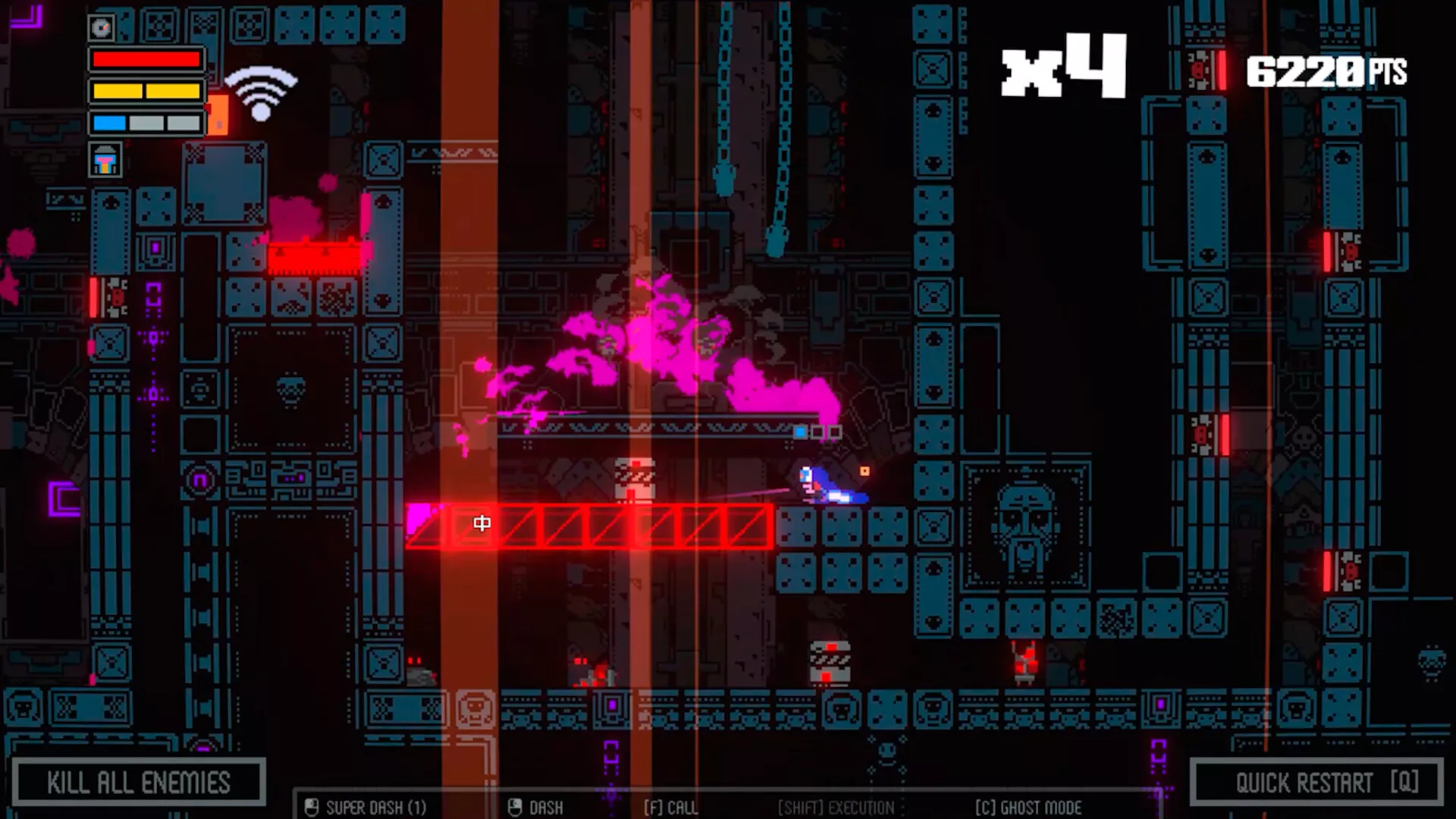Select the Kill All Enemies objective panel
Image resolution: width=1456 pixels, height=819 pixels.
coord(138,782)
